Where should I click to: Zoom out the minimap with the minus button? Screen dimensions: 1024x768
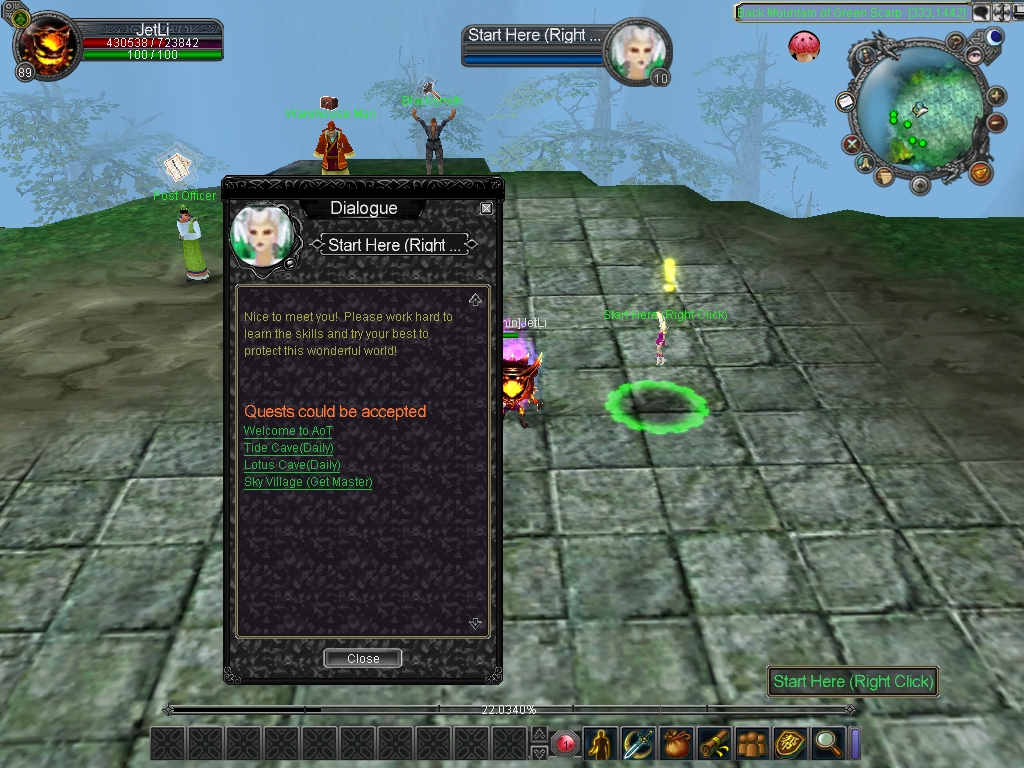(997, 123)
